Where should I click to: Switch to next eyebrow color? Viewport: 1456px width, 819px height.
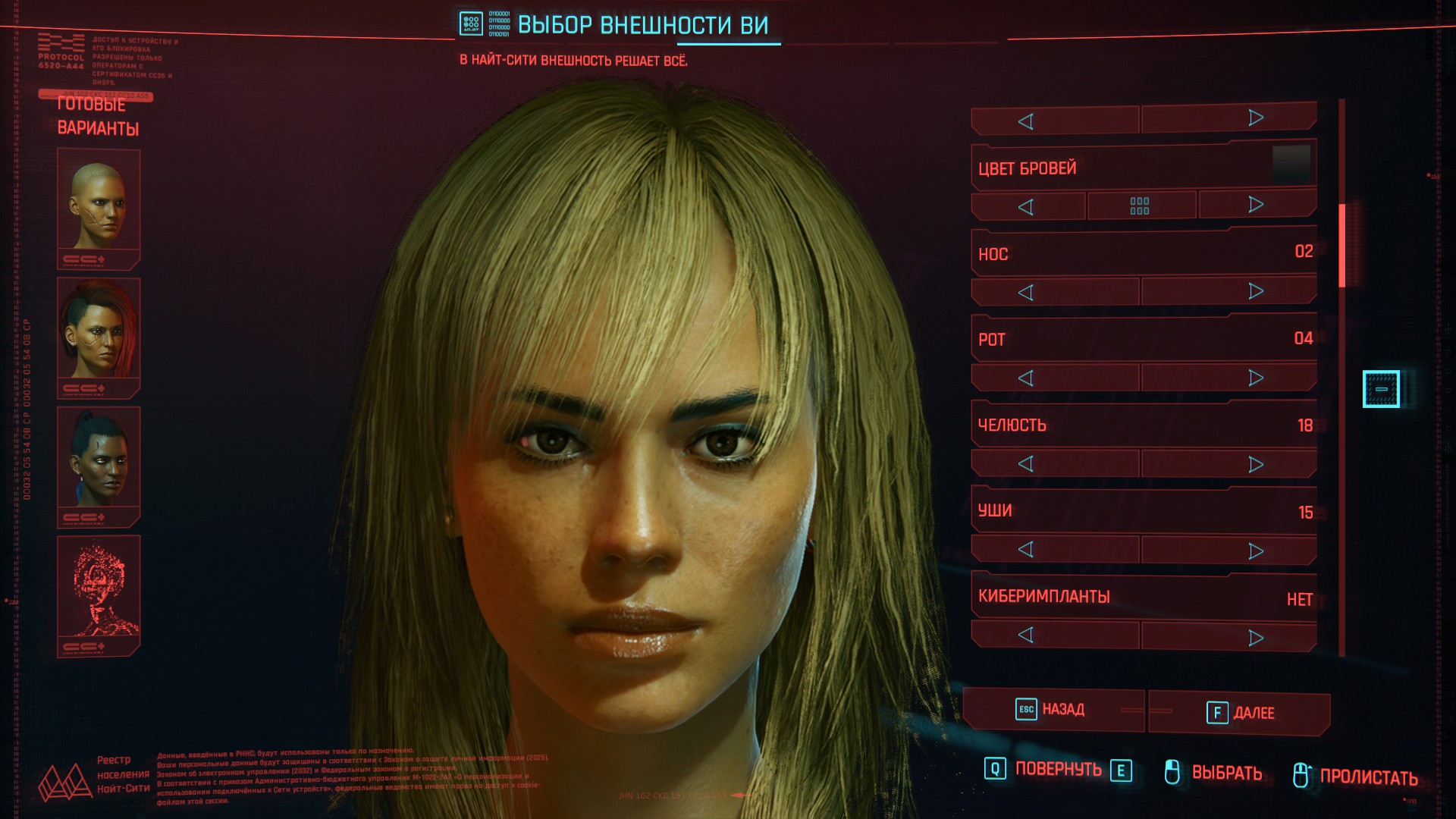(x=1256, y=205)
